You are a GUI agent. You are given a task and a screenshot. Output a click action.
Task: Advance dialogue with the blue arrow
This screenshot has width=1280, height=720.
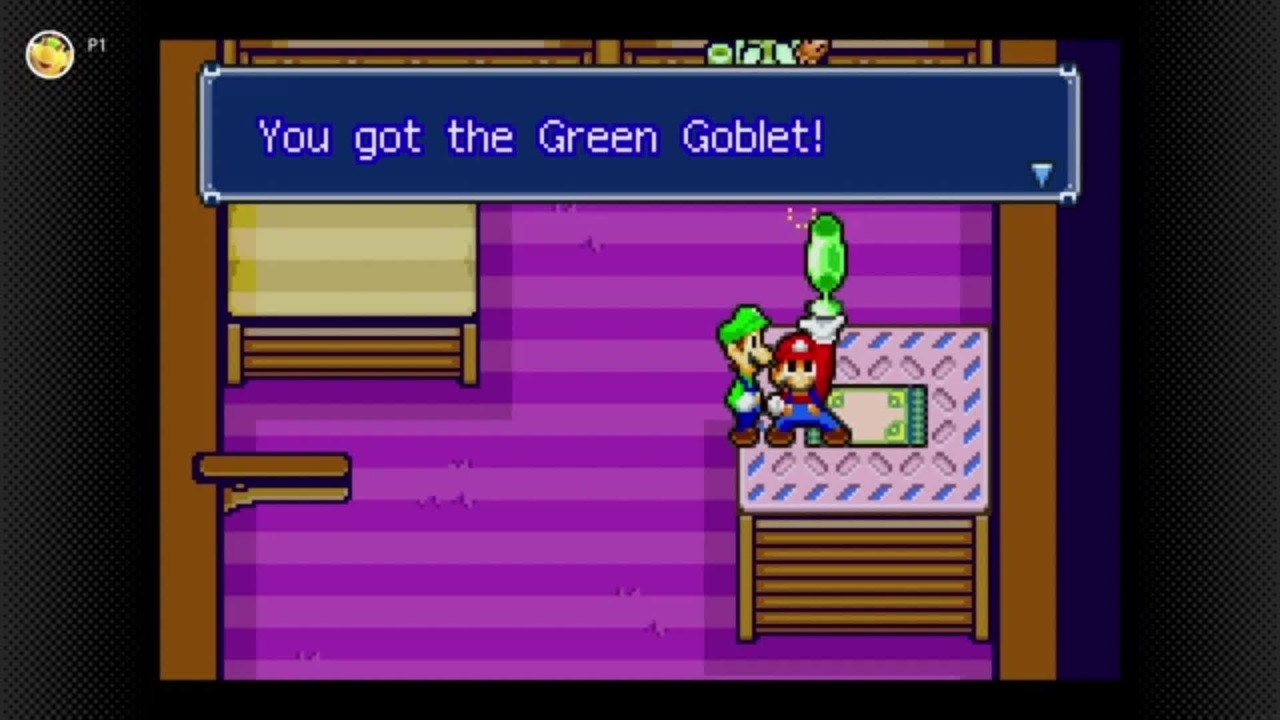[x=1041, y=175]
